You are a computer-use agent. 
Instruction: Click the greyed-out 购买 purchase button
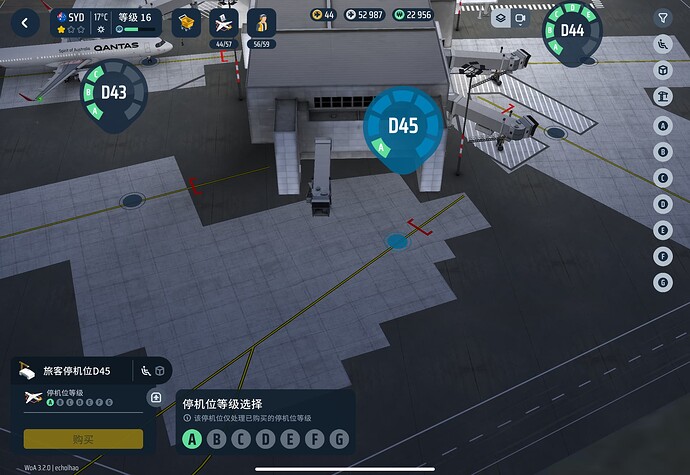83,439
